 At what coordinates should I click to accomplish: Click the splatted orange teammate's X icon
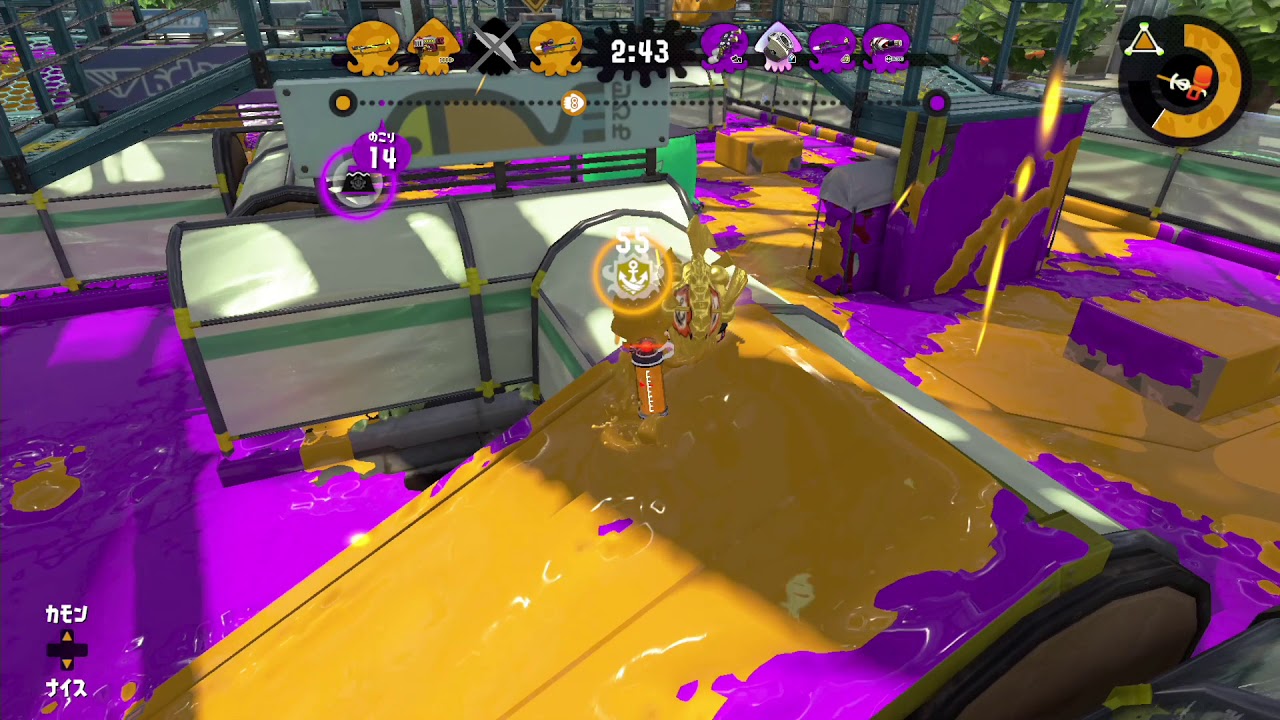[x=492, y=45]
